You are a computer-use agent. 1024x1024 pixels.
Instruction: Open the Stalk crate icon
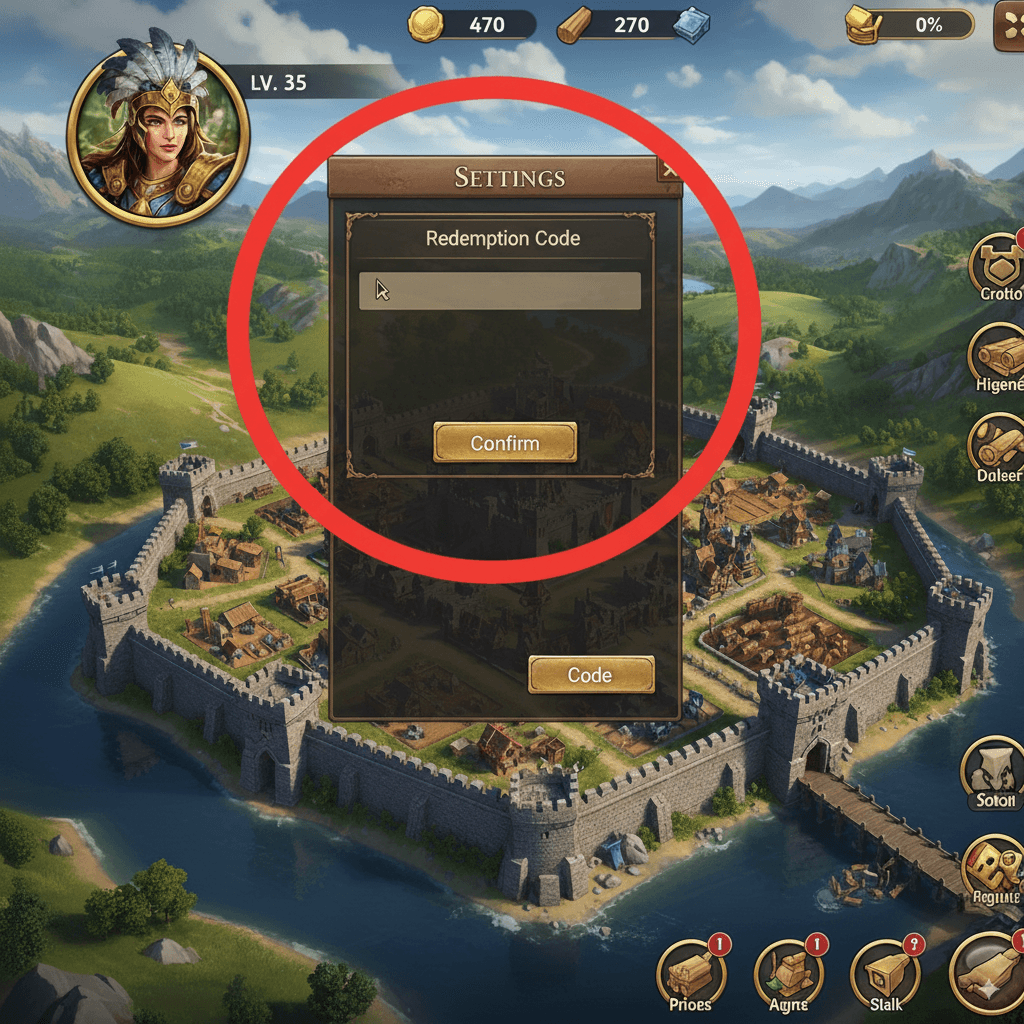click(886, 971)
